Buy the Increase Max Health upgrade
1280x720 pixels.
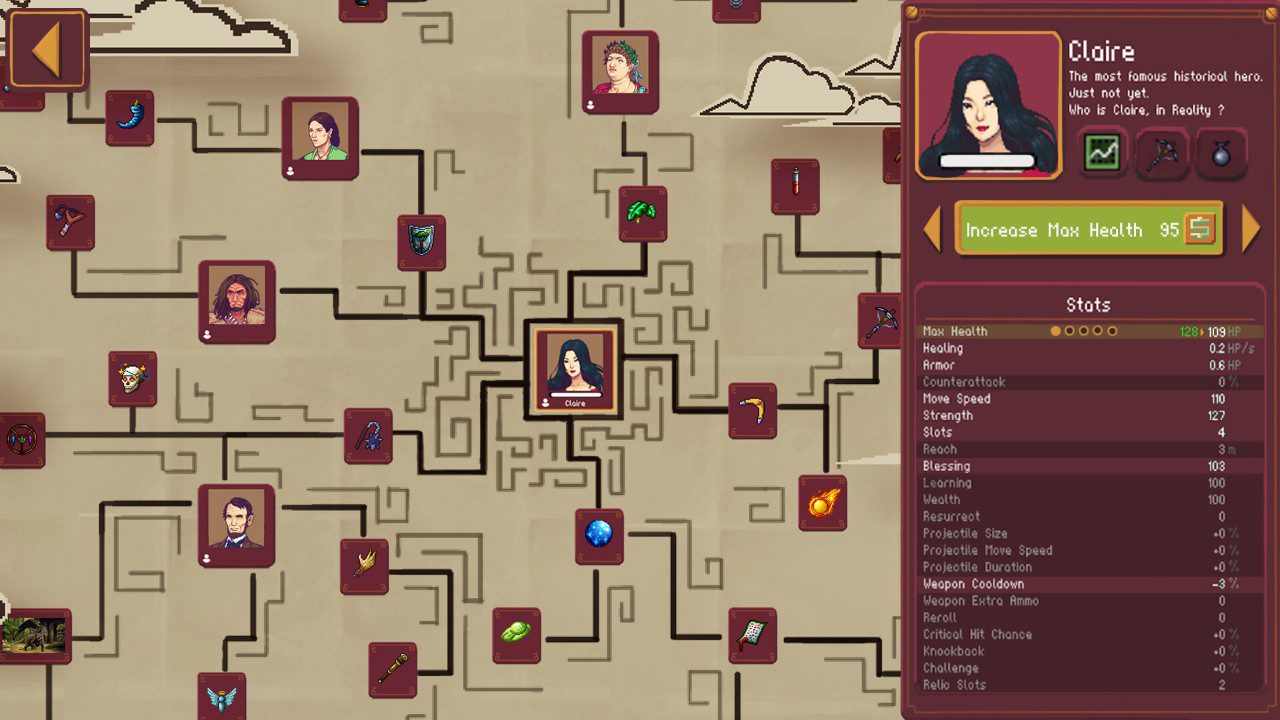click(x=1089, y=229)
